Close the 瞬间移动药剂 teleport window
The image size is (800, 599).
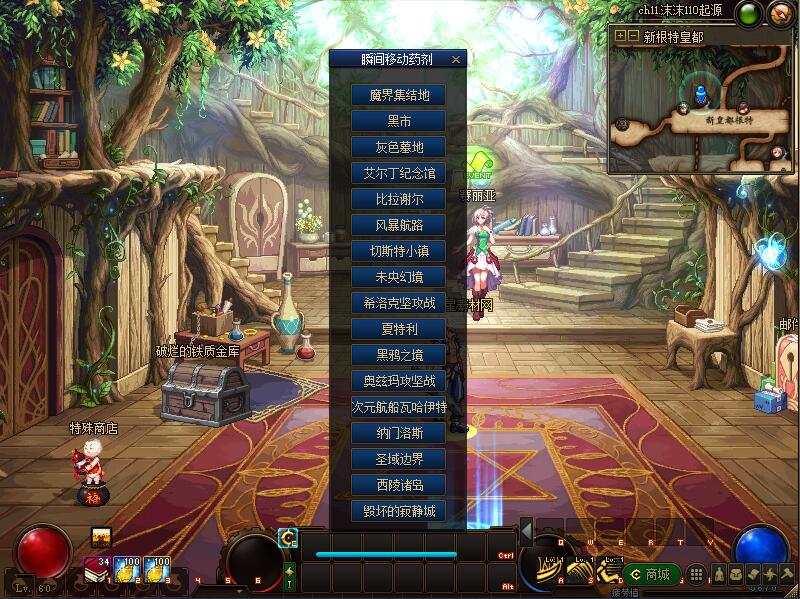coord(456,59)
